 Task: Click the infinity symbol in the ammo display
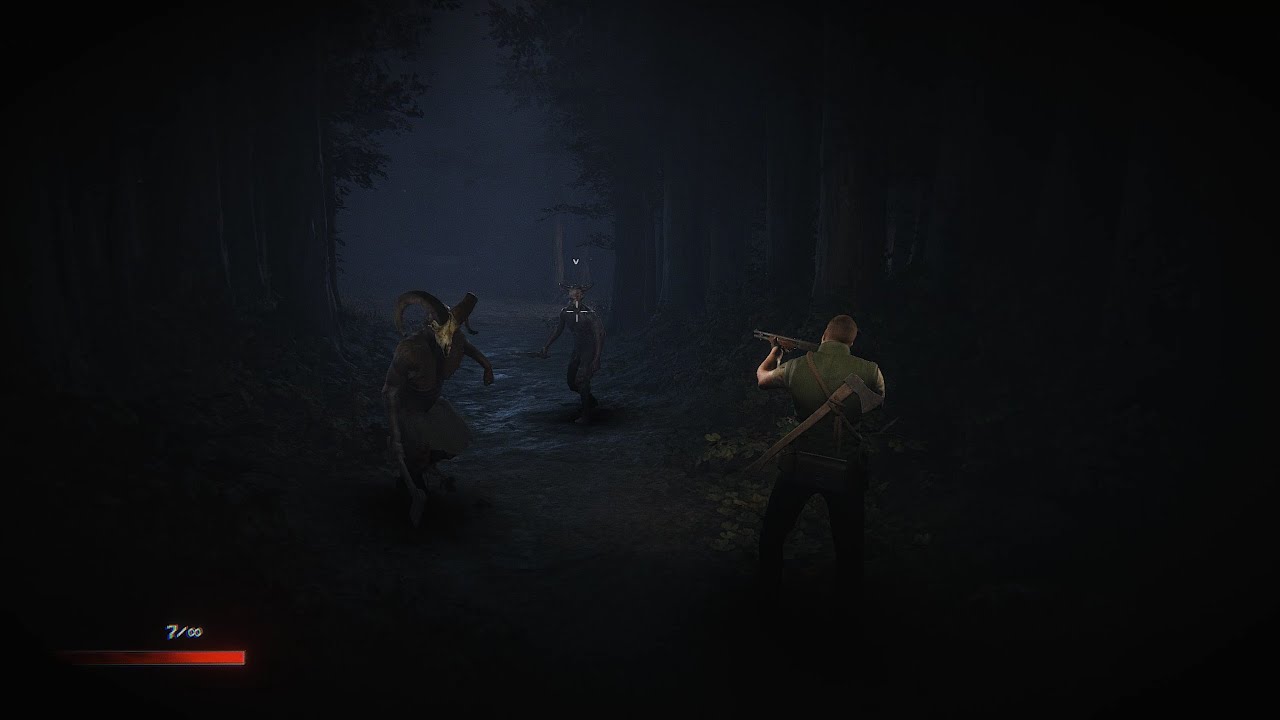point(197,632)
